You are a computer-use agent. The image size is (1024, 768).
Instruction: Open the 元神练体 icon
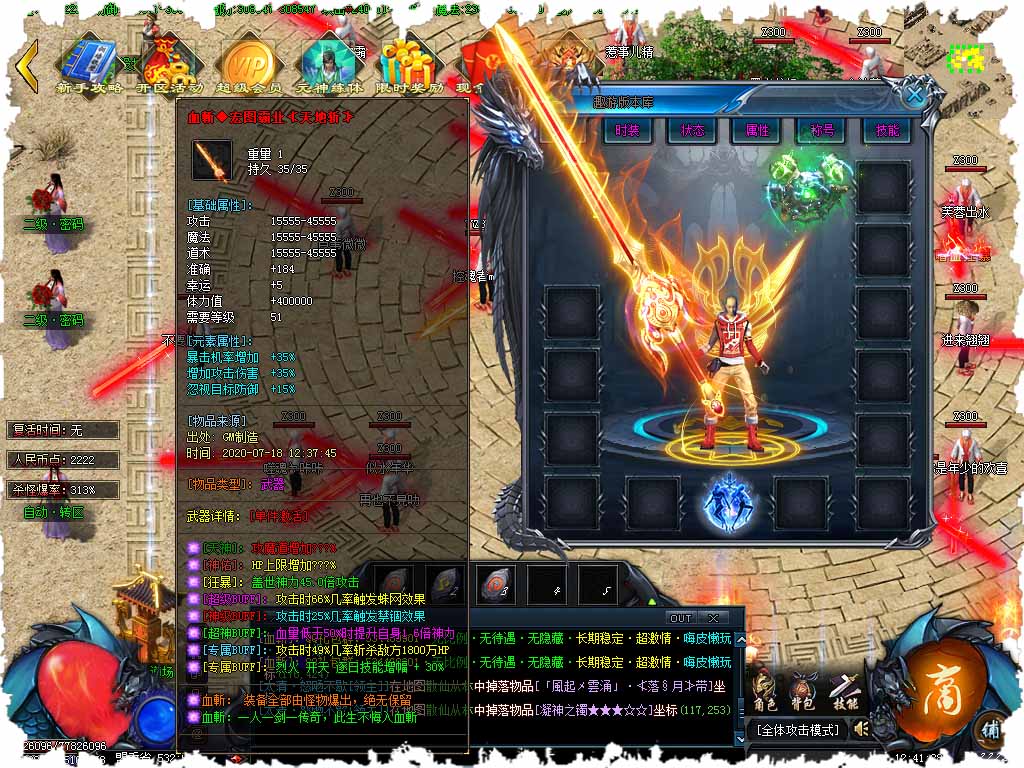click(330, 65)
